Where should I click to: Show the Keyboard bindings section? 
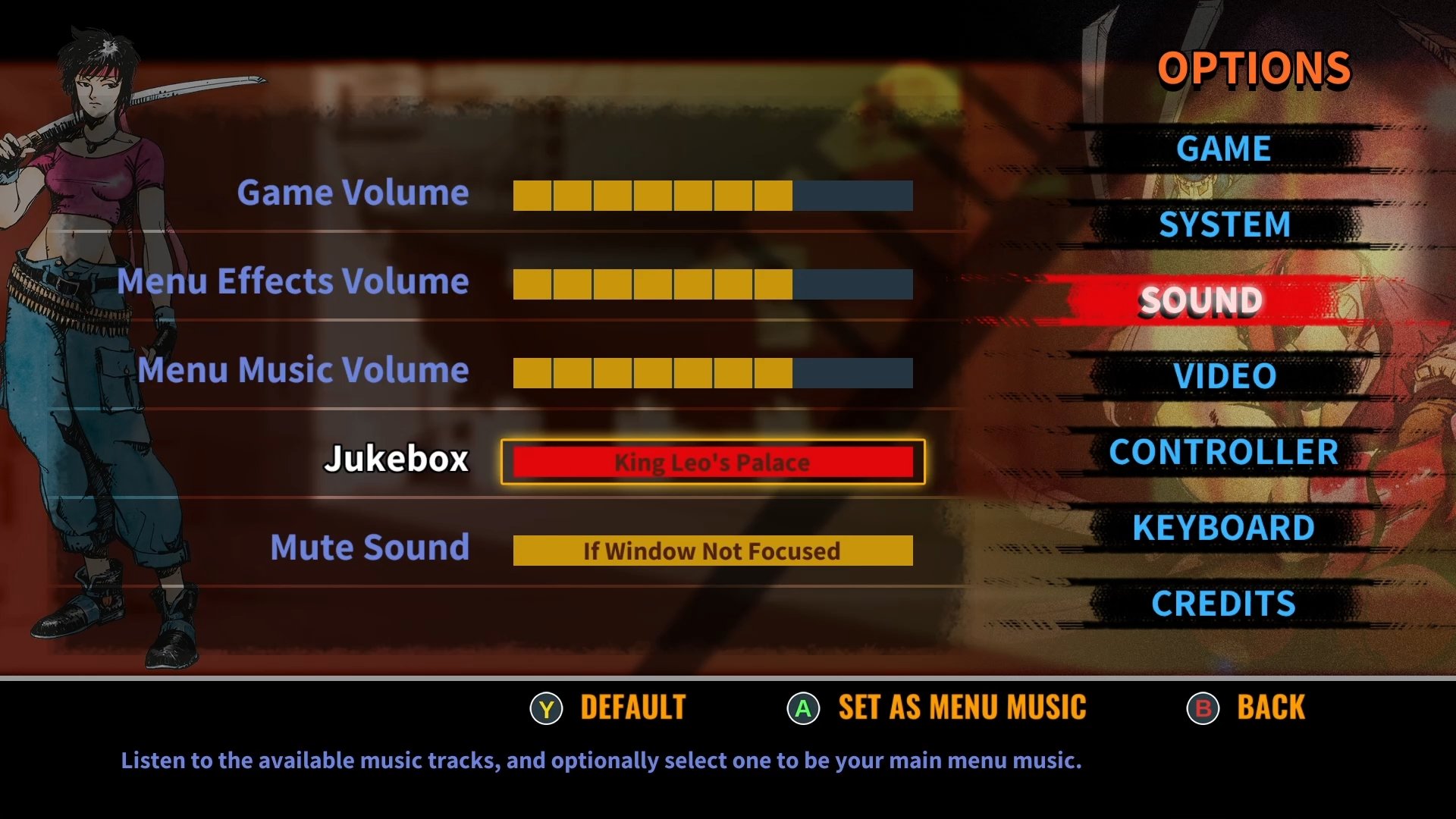1223,528
